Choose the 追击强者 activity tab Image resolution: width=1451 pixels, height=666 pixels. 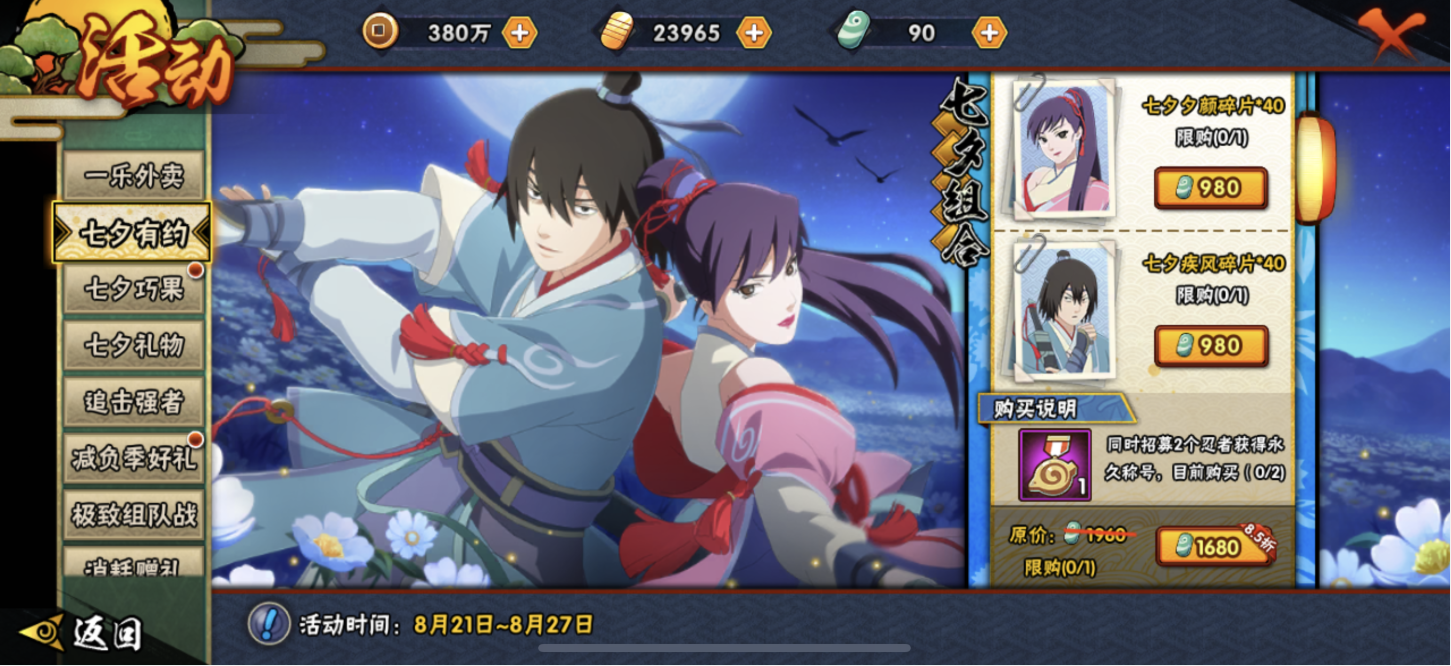133,402
